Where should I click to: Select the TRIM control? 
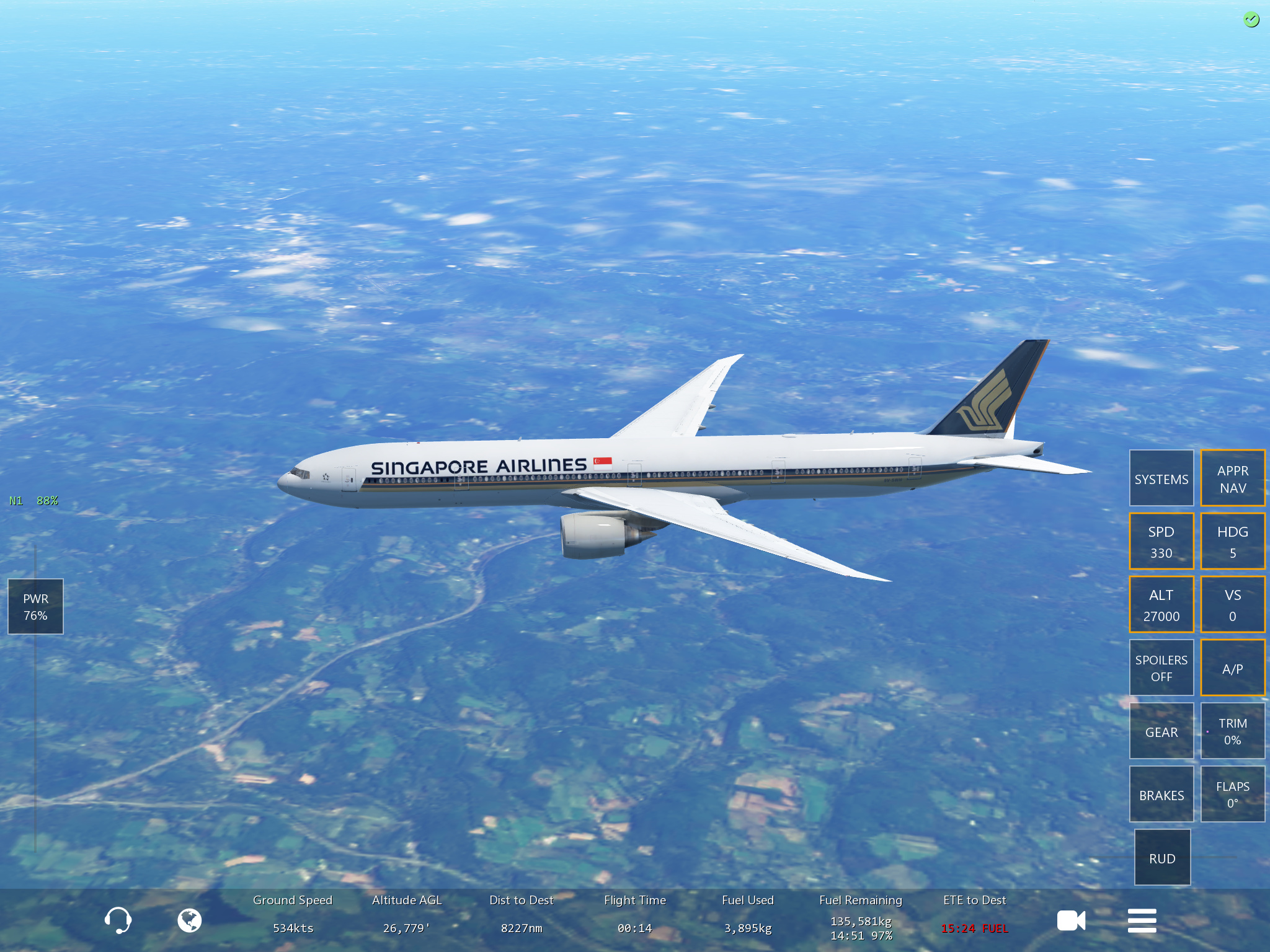coord(1232,731)
